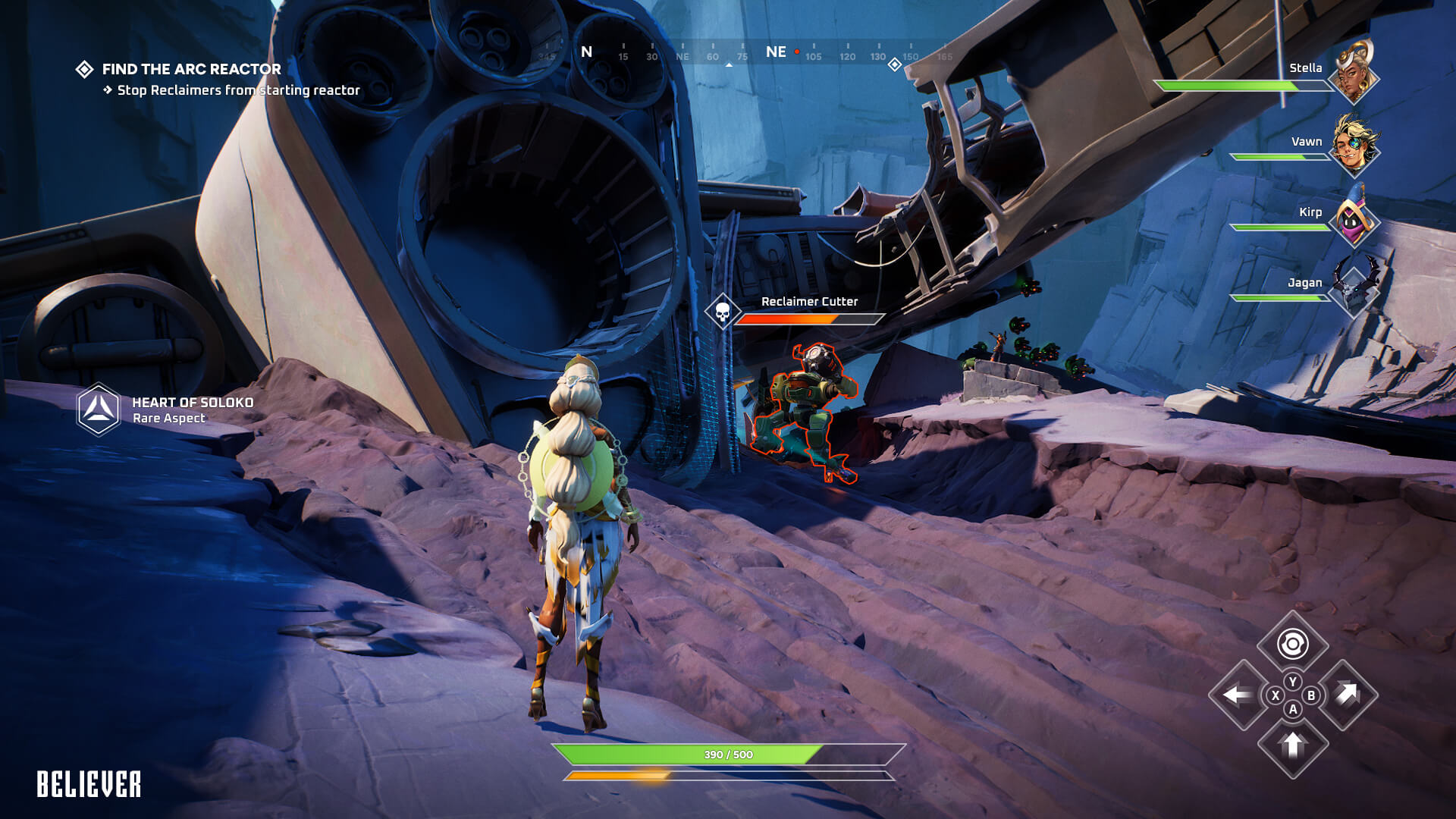Choose Kirp's party portrait
The image size is (1456, 819).
[1354, 219]
